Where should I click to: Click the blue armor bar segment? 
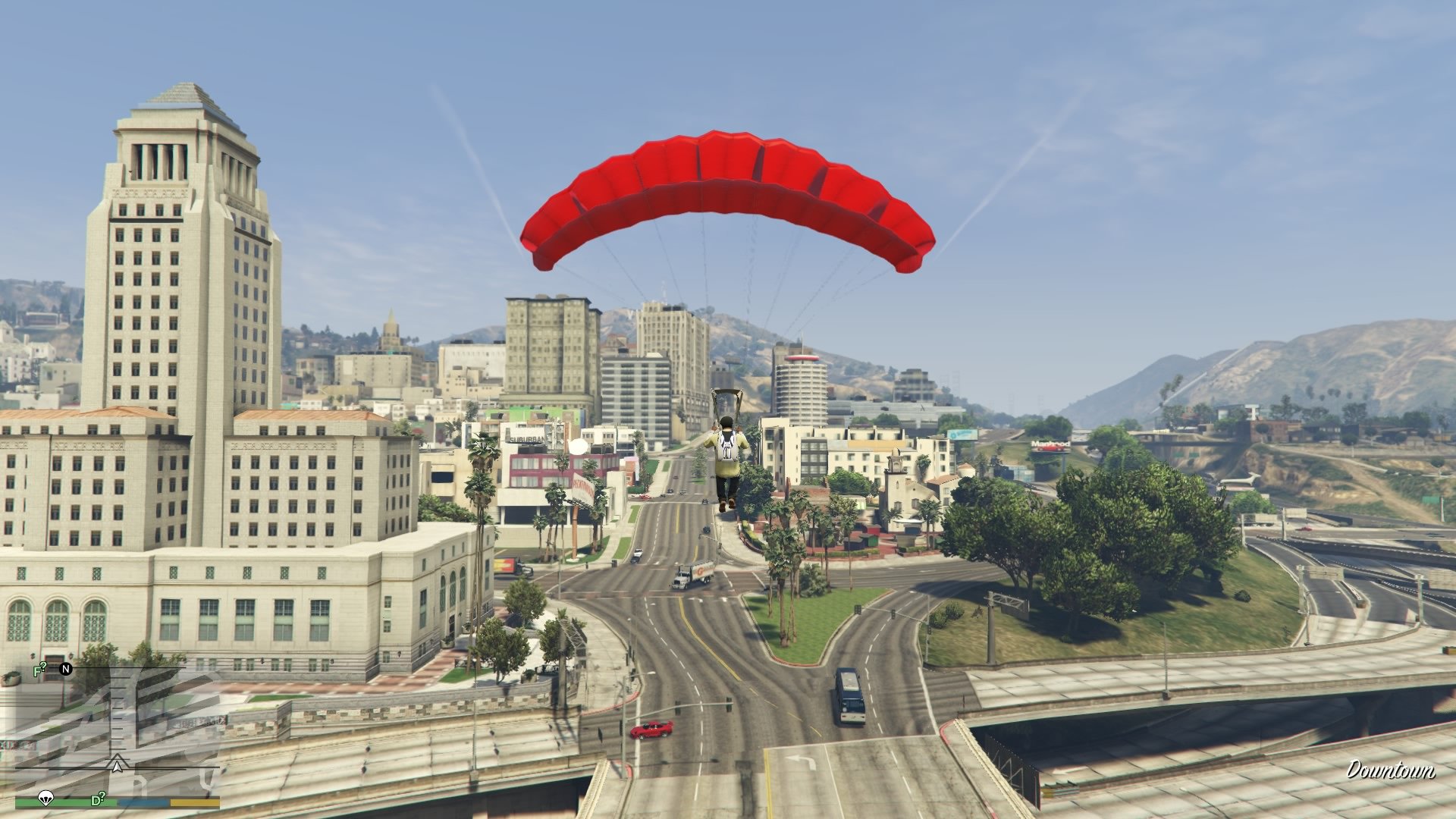143,802
